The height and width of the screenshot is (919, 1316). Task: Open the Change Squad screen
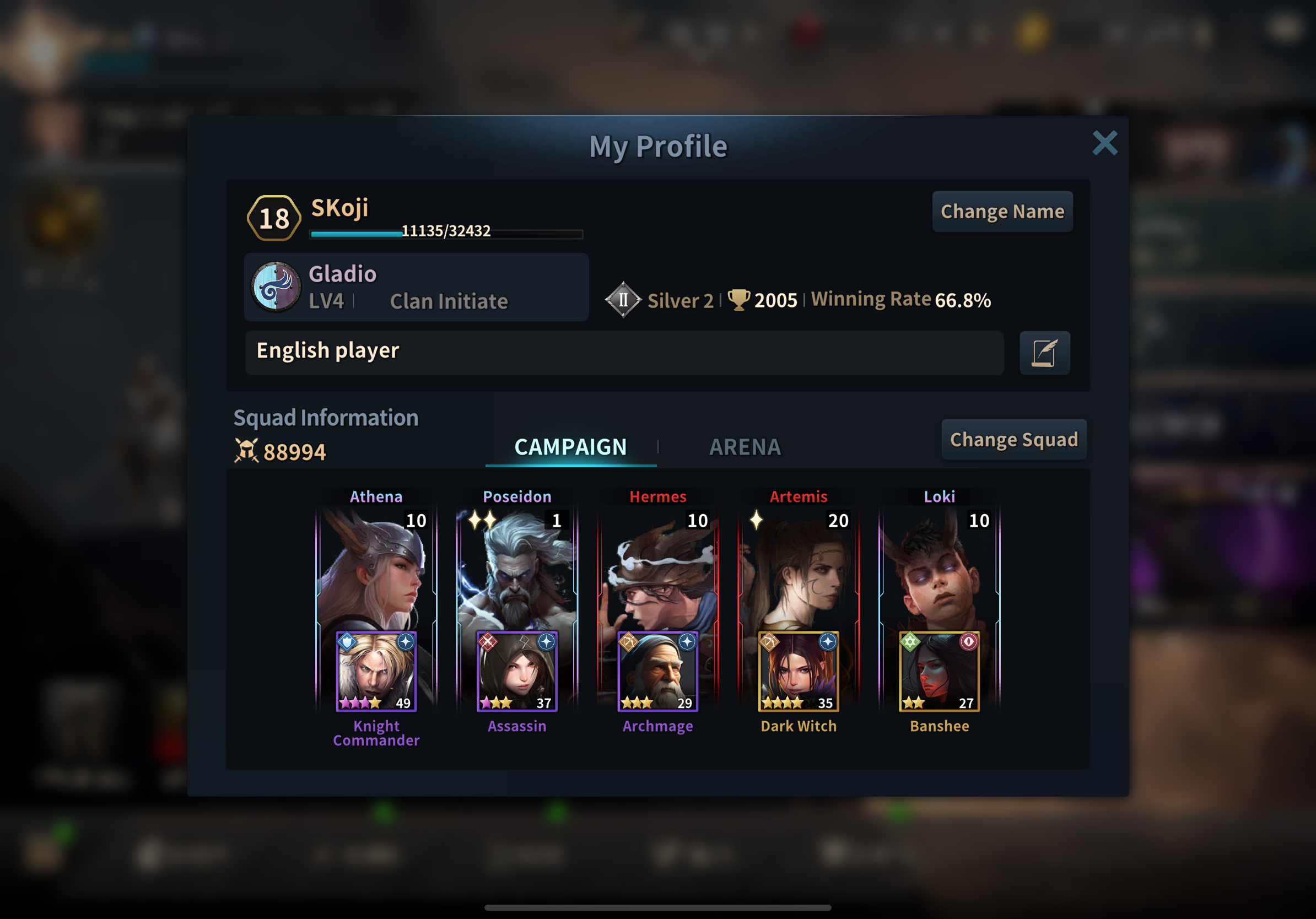click(x=1013, y=440)
